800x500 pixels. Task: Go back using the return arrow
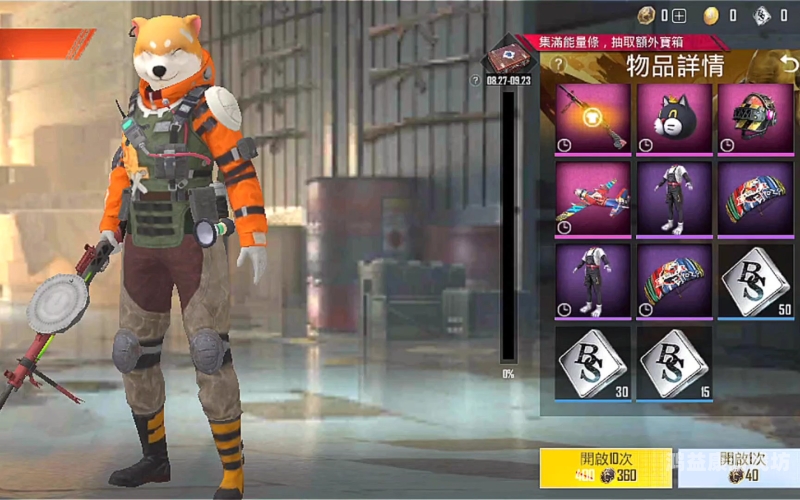click(789, 65)
